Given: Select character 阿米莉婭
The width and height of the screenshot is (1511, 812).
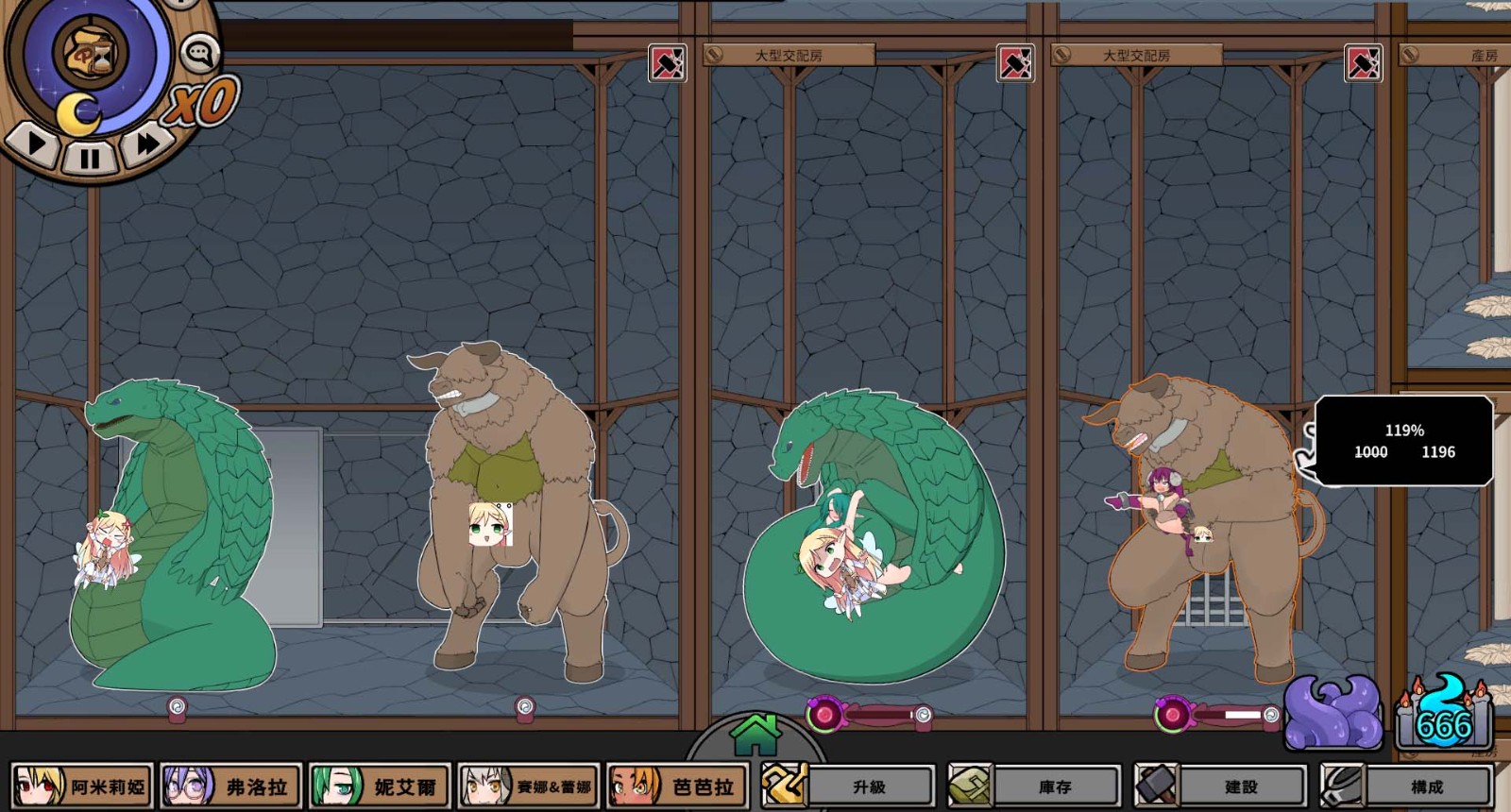Looking at the screenshot, I should coord(82,786).
